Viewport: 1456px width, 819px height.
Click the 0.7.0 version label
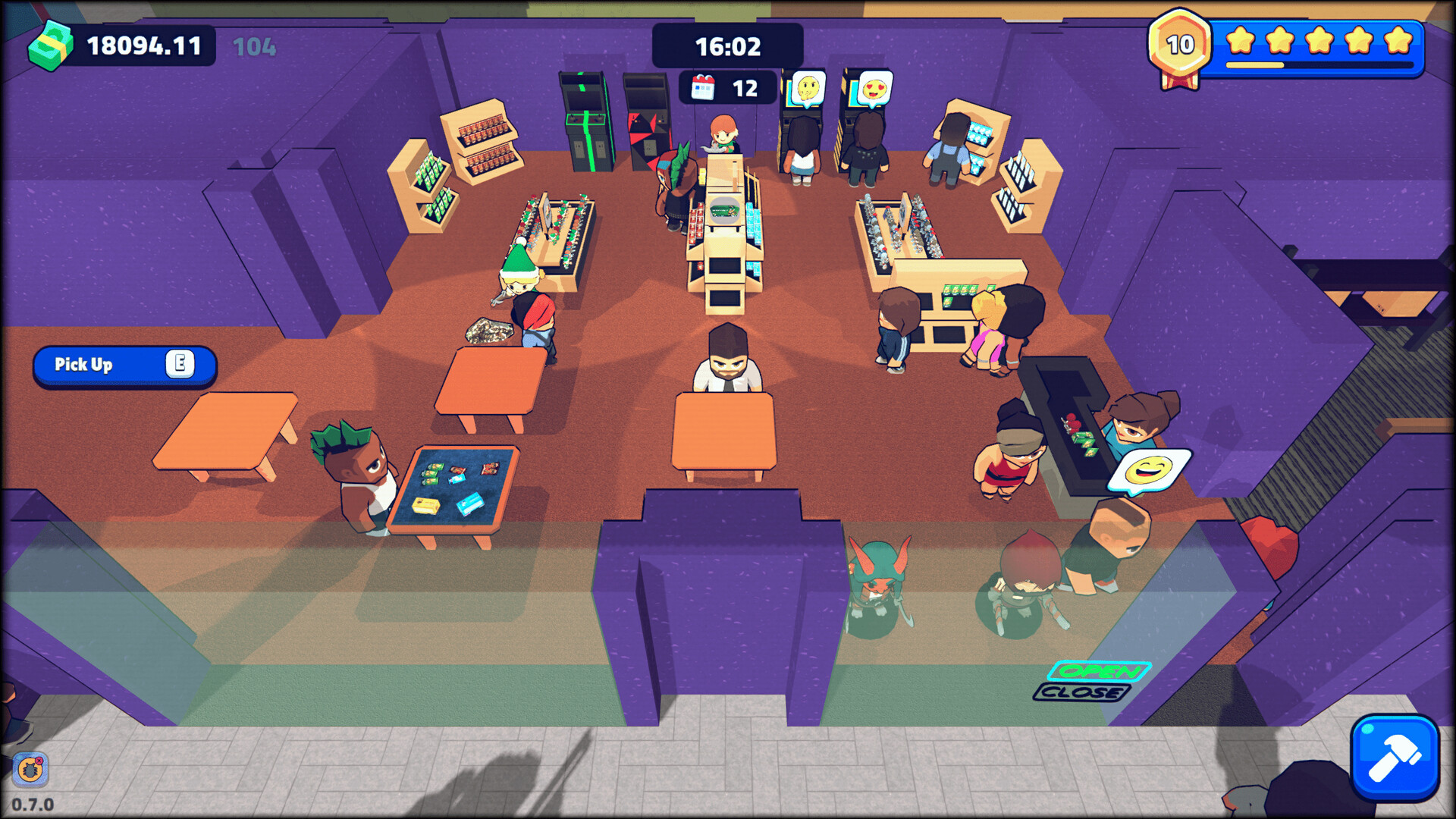coord(32,805)
